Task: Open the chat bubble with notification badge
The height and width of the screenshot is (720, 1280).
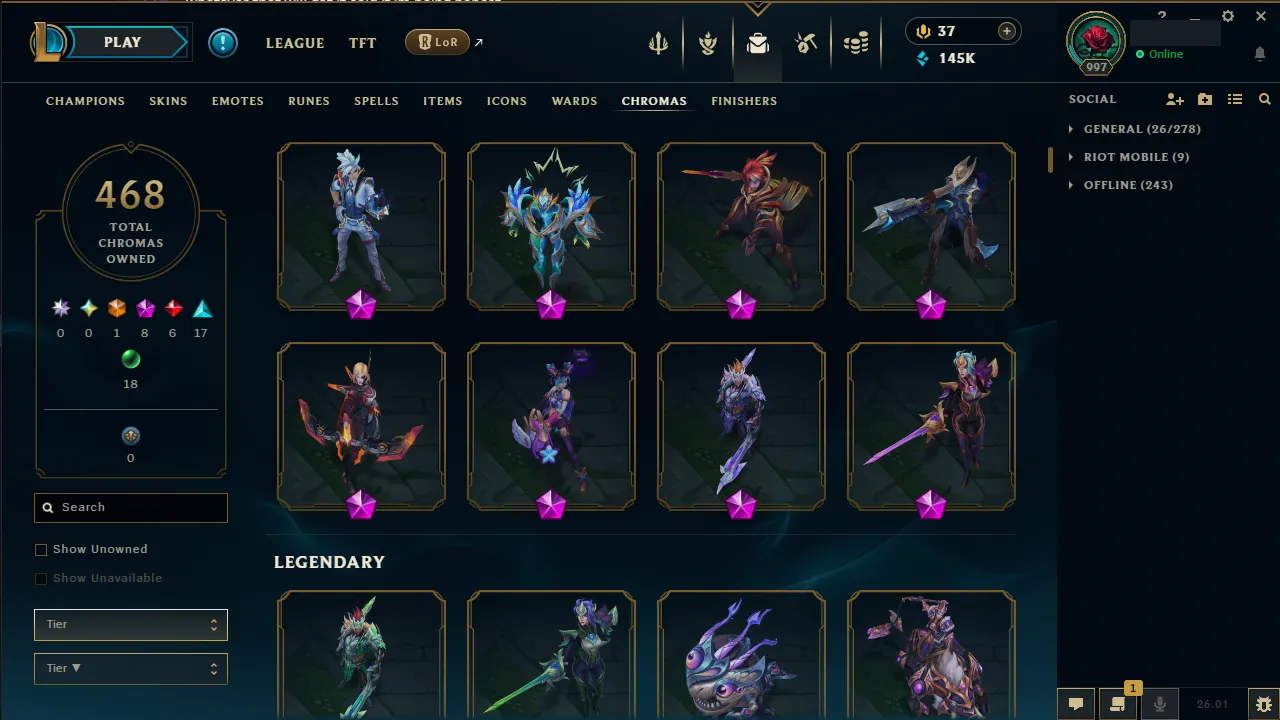Action: pyautogui.click(x=1117, y=704)
